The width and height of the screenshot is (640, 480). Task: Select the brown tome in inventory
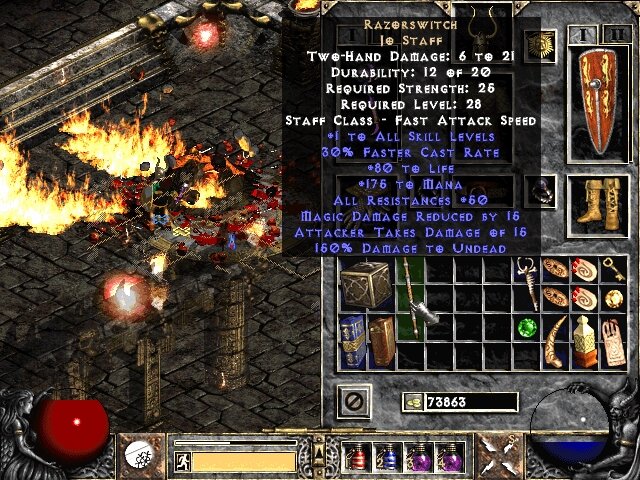382,338
